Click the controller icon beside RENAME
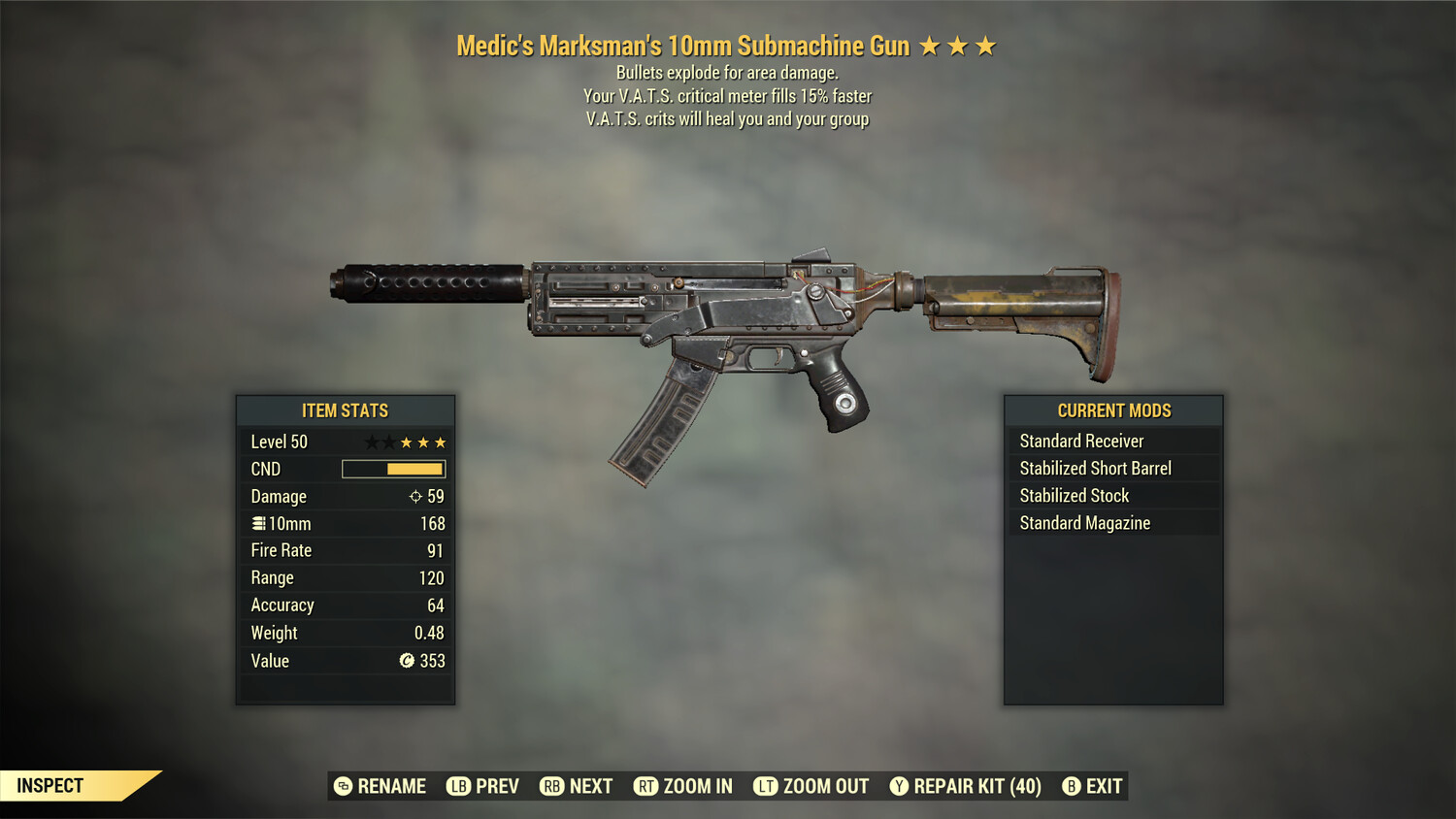The width and height of the screenshot is (1456, 819). tap(342, 786)
